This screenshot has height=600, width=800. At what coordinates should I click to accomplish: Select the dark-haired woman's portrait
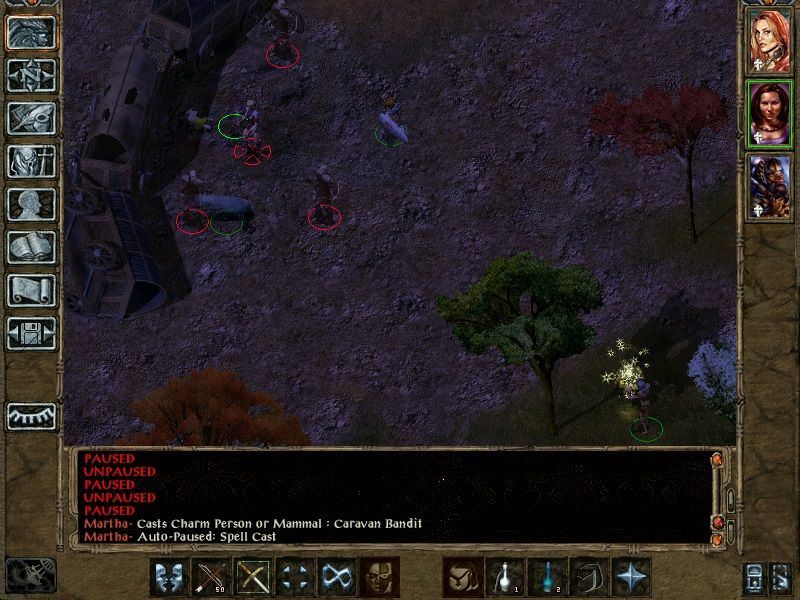tap(770, 113)
